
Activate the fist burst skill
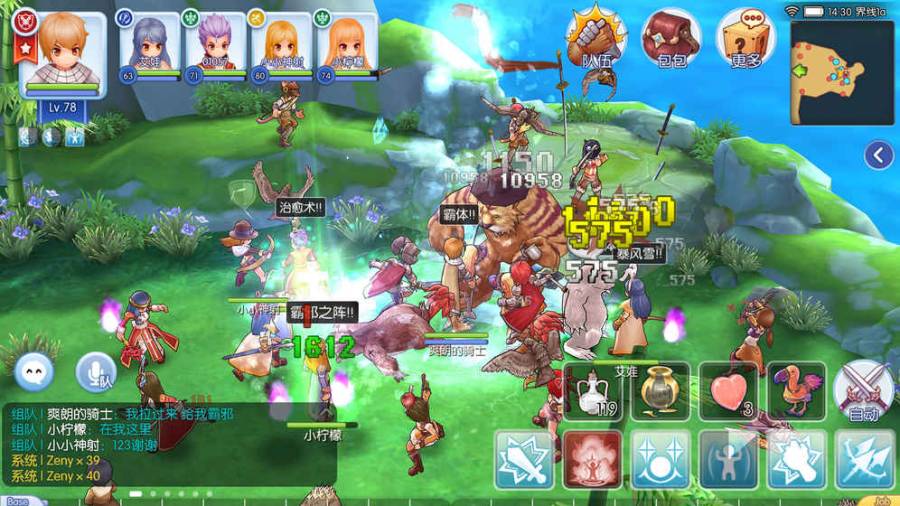(797, 459)
